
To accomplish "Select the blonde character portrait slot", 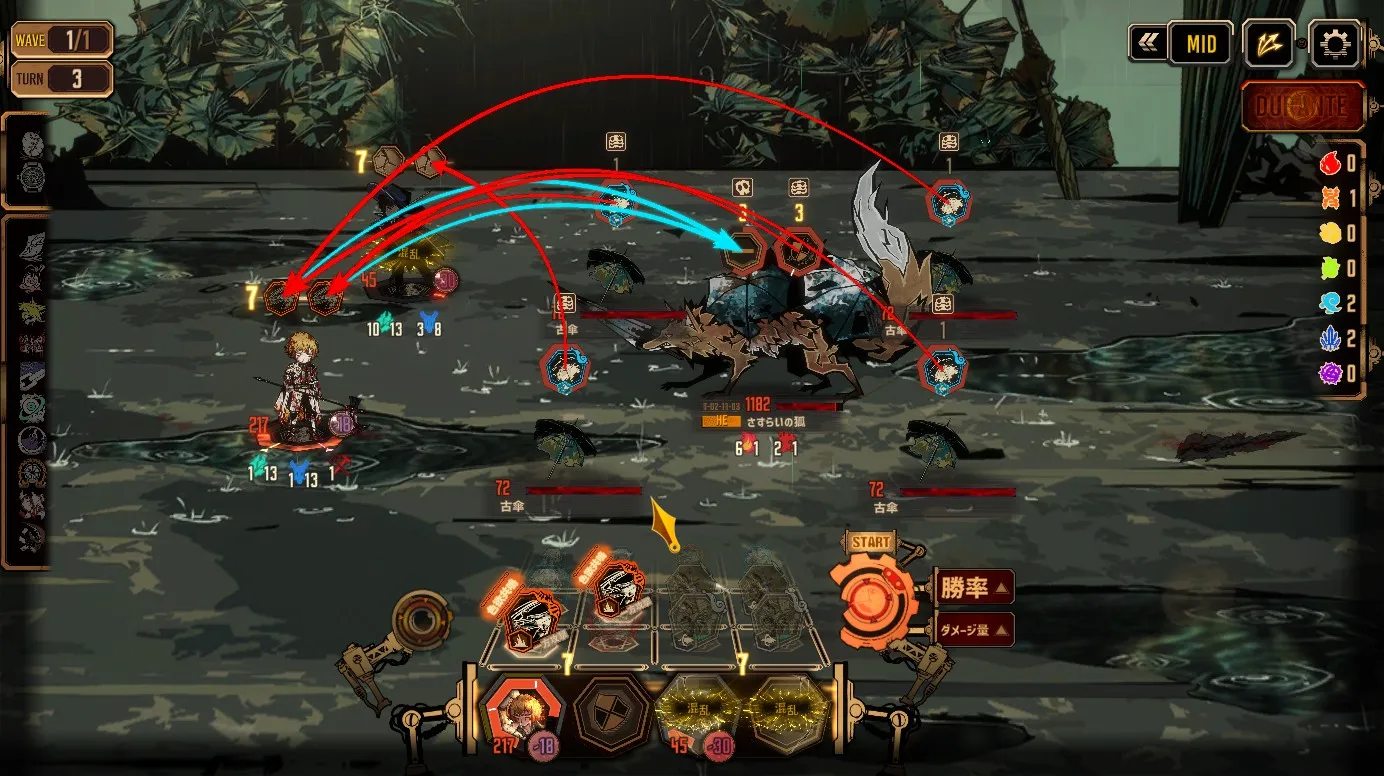I will pyautogui.click(x=520, y=712).
